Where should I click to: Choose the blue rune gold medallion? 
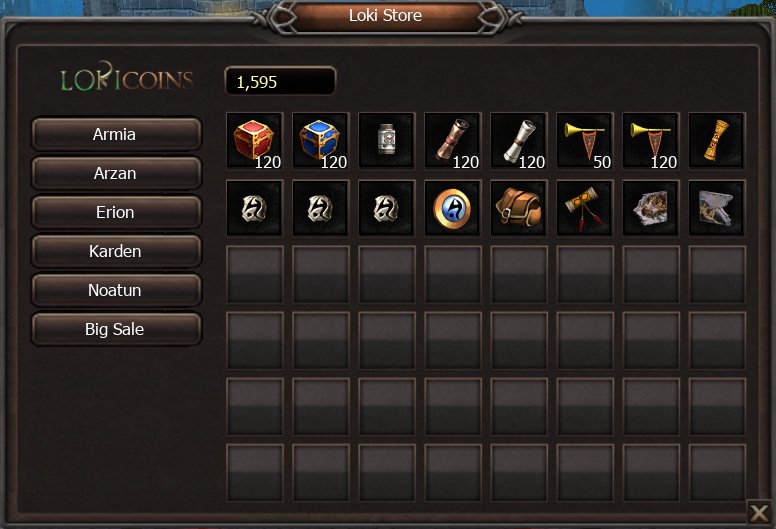(x=452, y=208)
